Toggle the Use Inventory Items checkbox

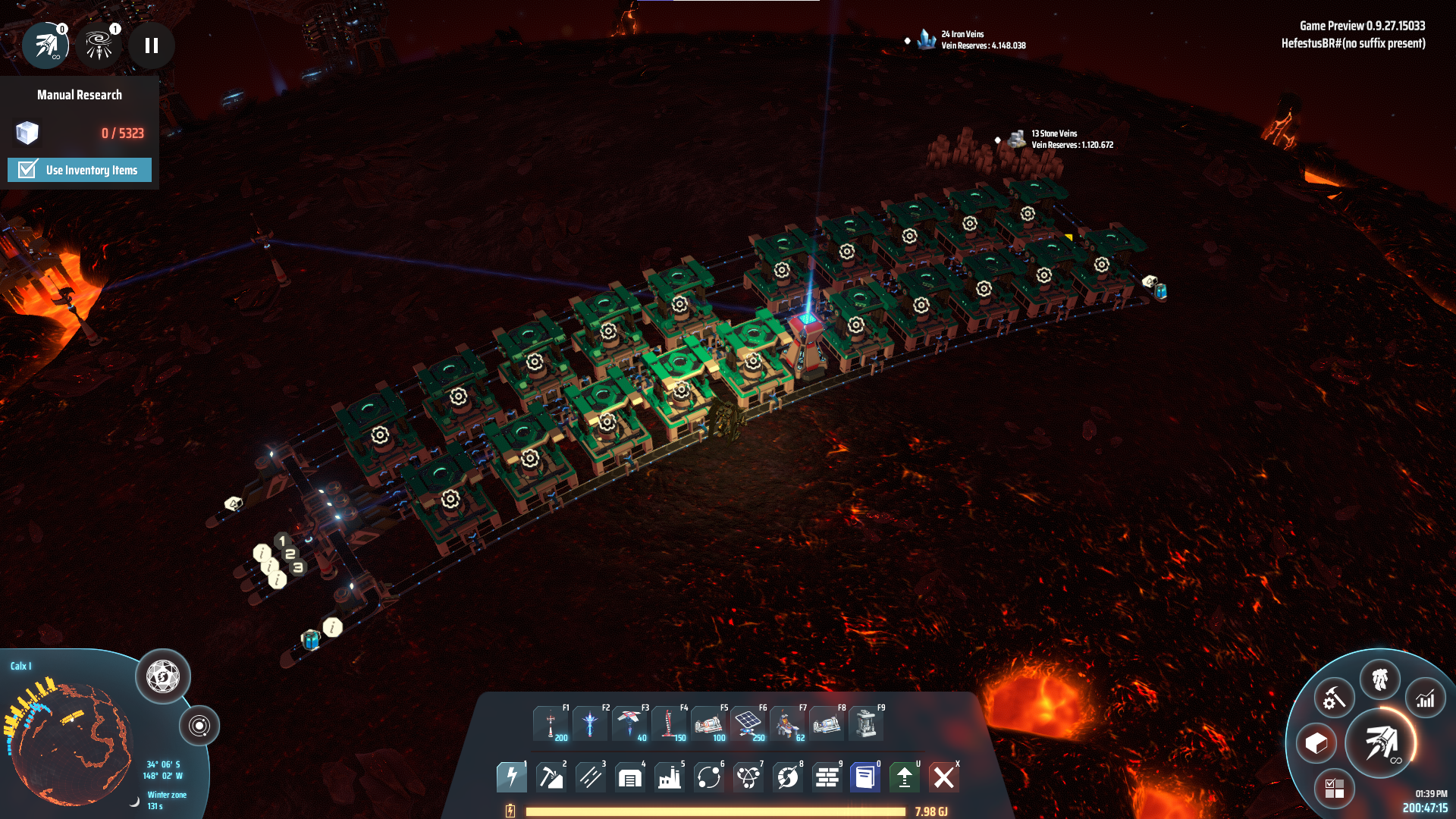(28, 169)
